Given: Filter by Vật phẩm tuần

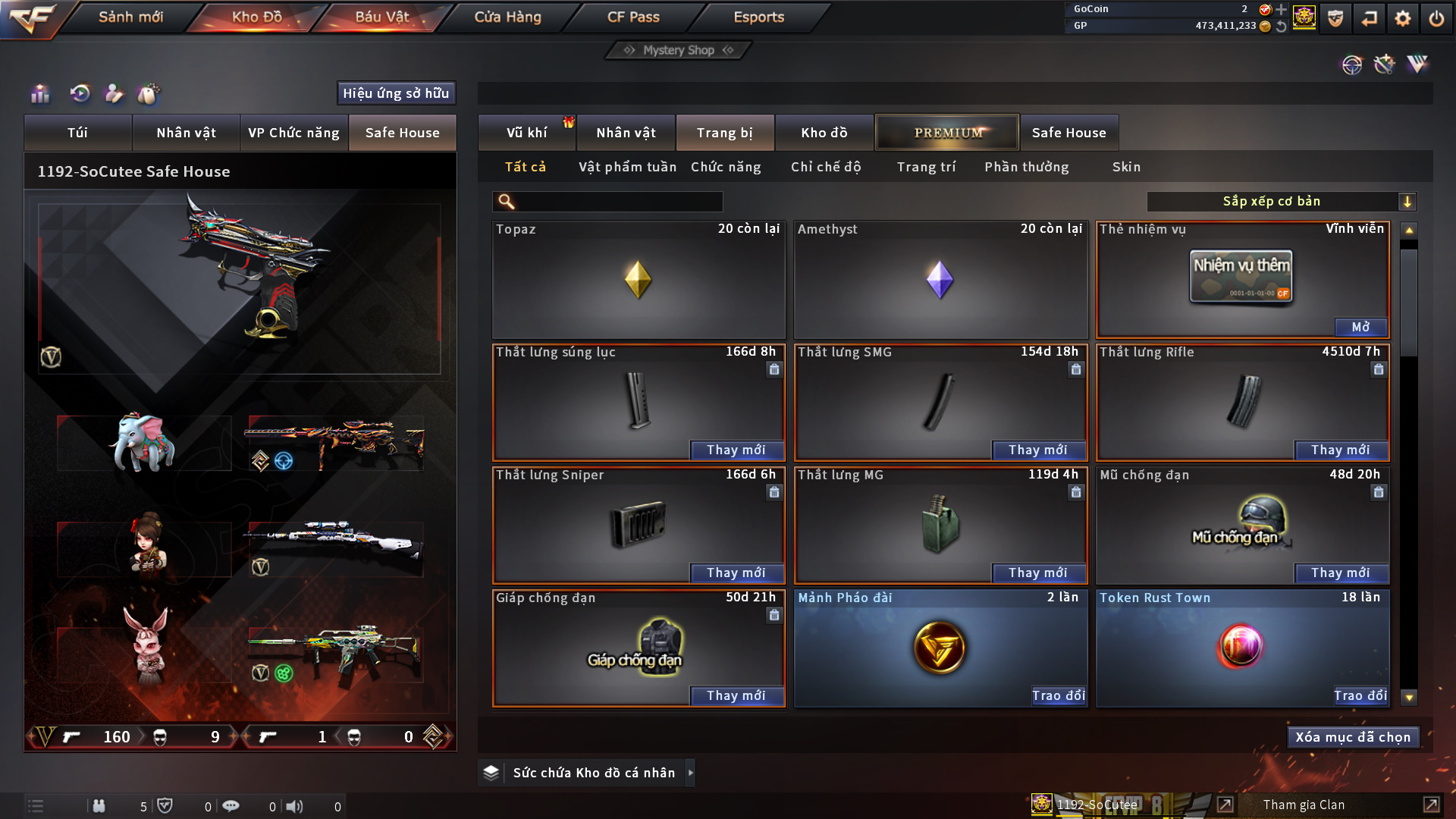Looking at the screenshot, I should tap(627, 167).
